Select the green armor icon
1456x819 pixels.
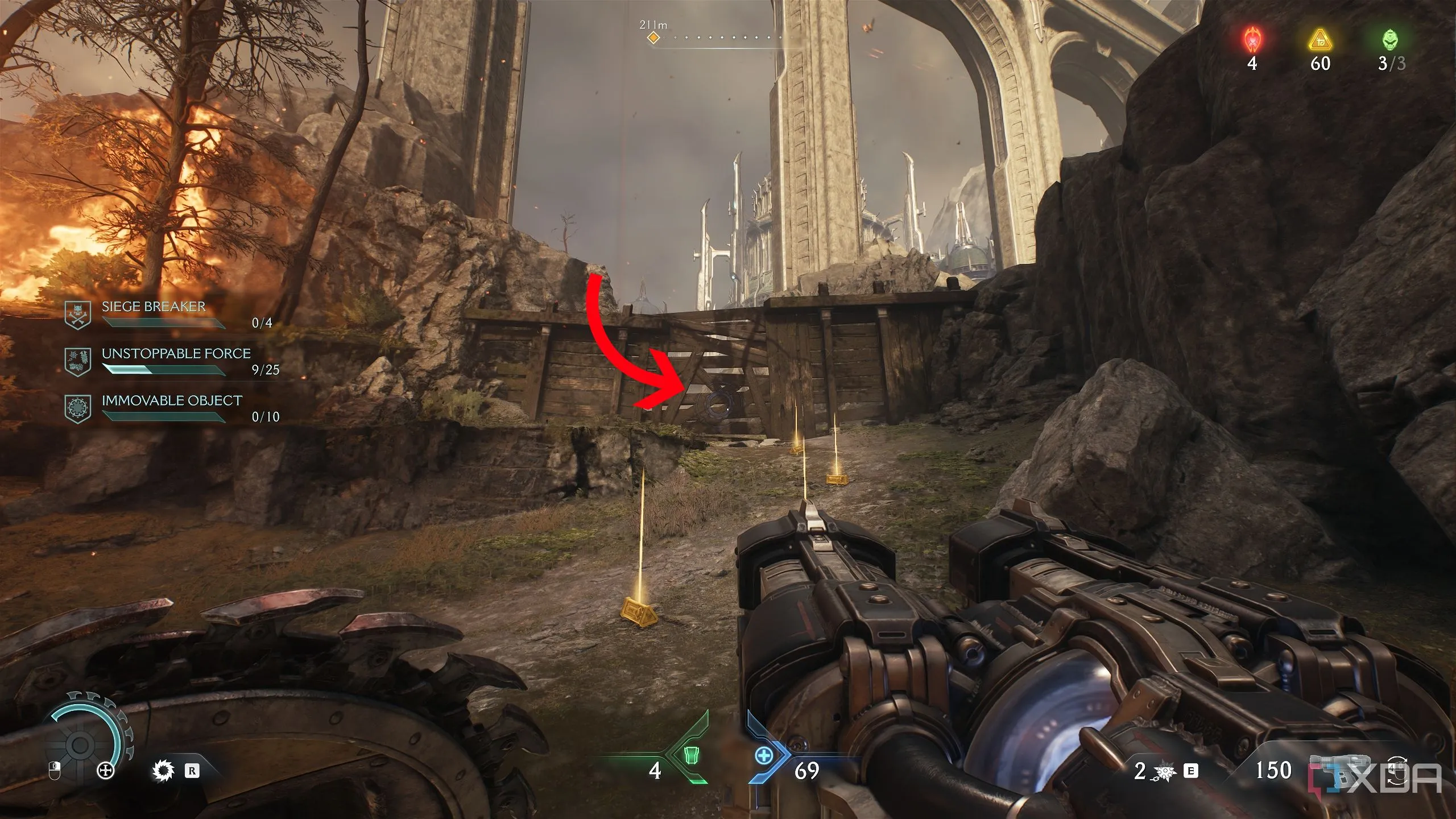pyautogui.click(x=690, y=756)
